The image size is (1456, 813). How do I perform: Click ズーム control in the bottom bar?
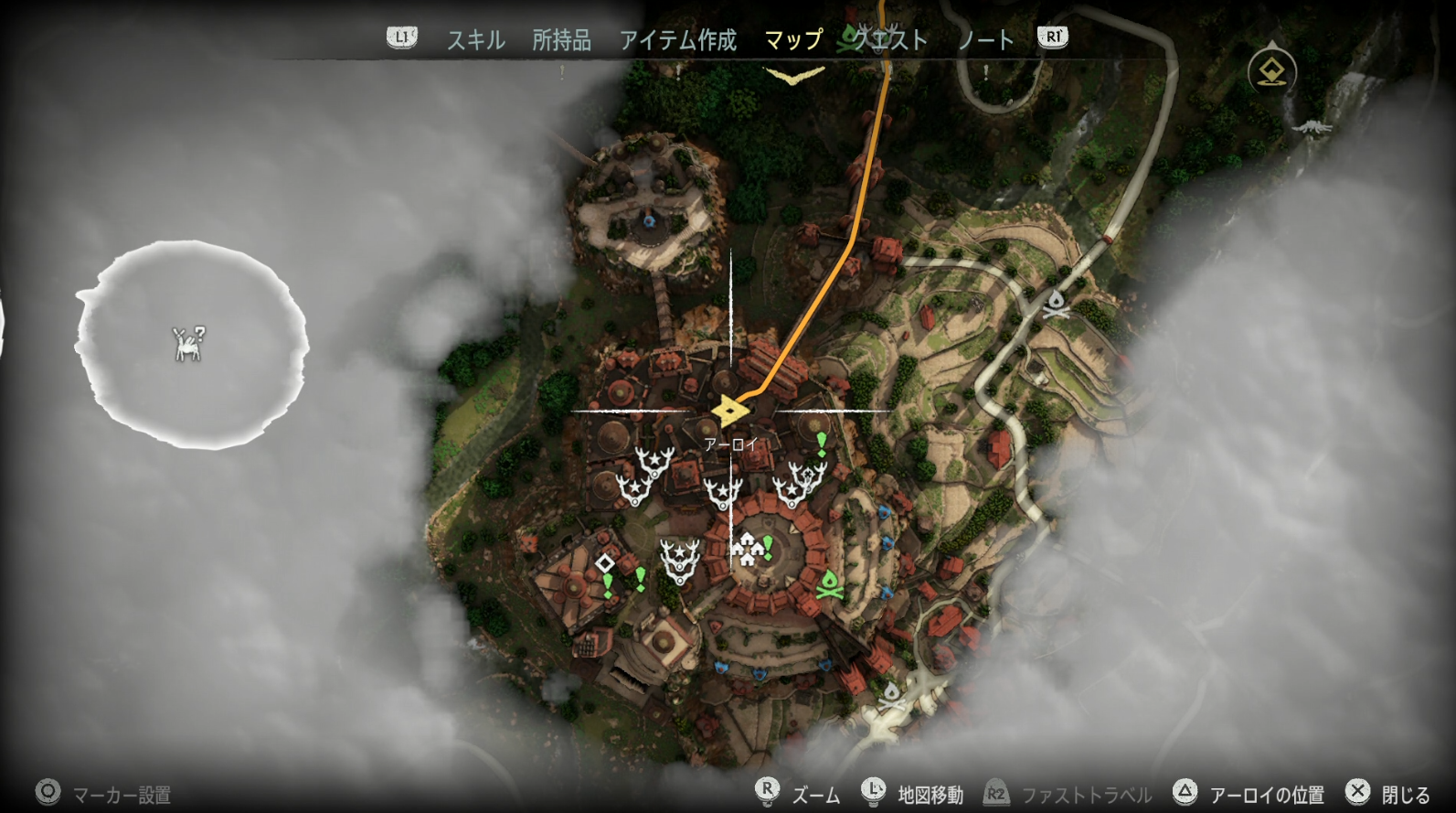[x=816, y=796]
